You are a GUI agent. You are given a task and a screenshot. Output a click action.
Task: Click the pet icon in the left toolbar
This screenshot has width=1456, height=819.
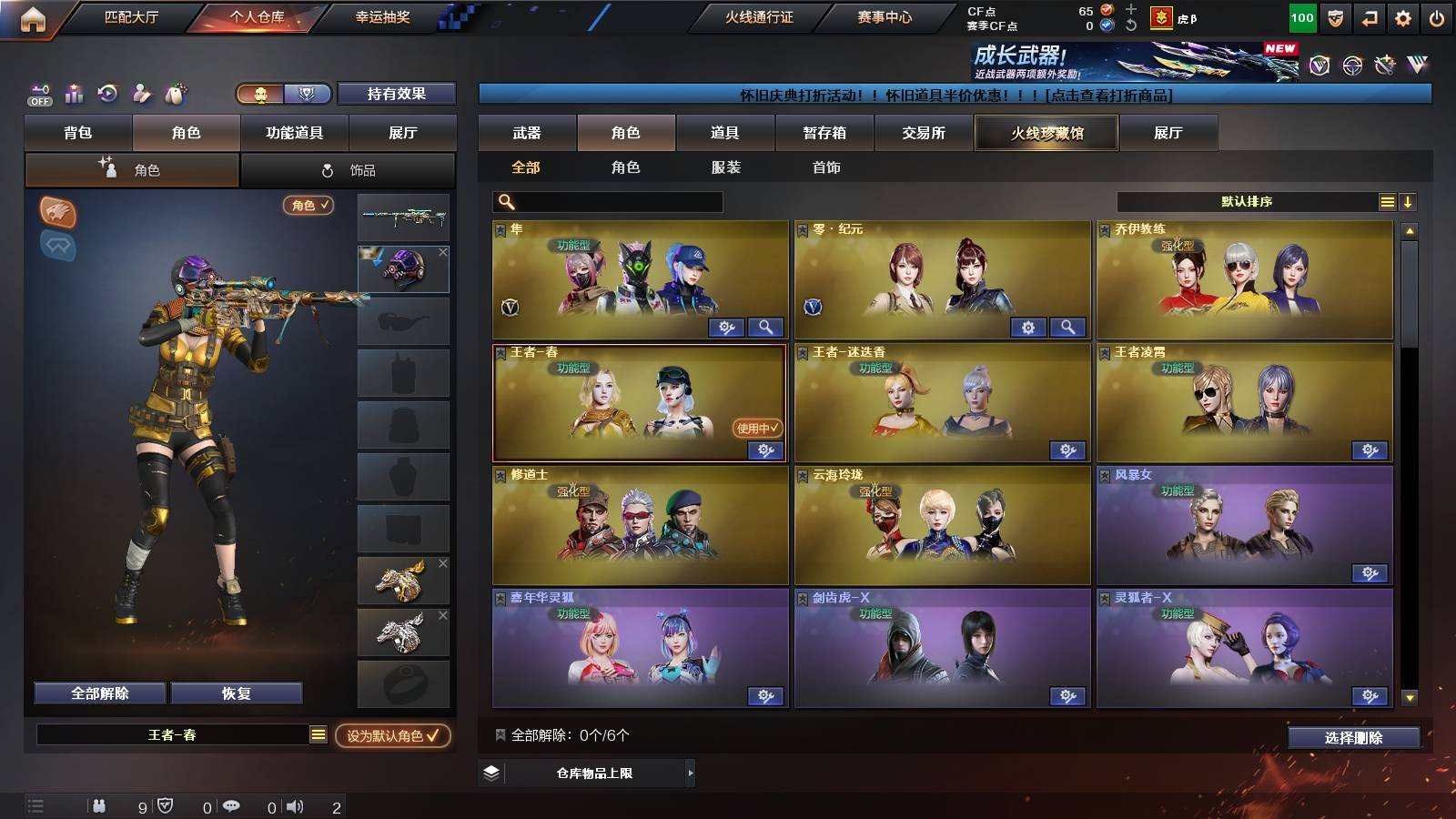click(x=174, y=94)
